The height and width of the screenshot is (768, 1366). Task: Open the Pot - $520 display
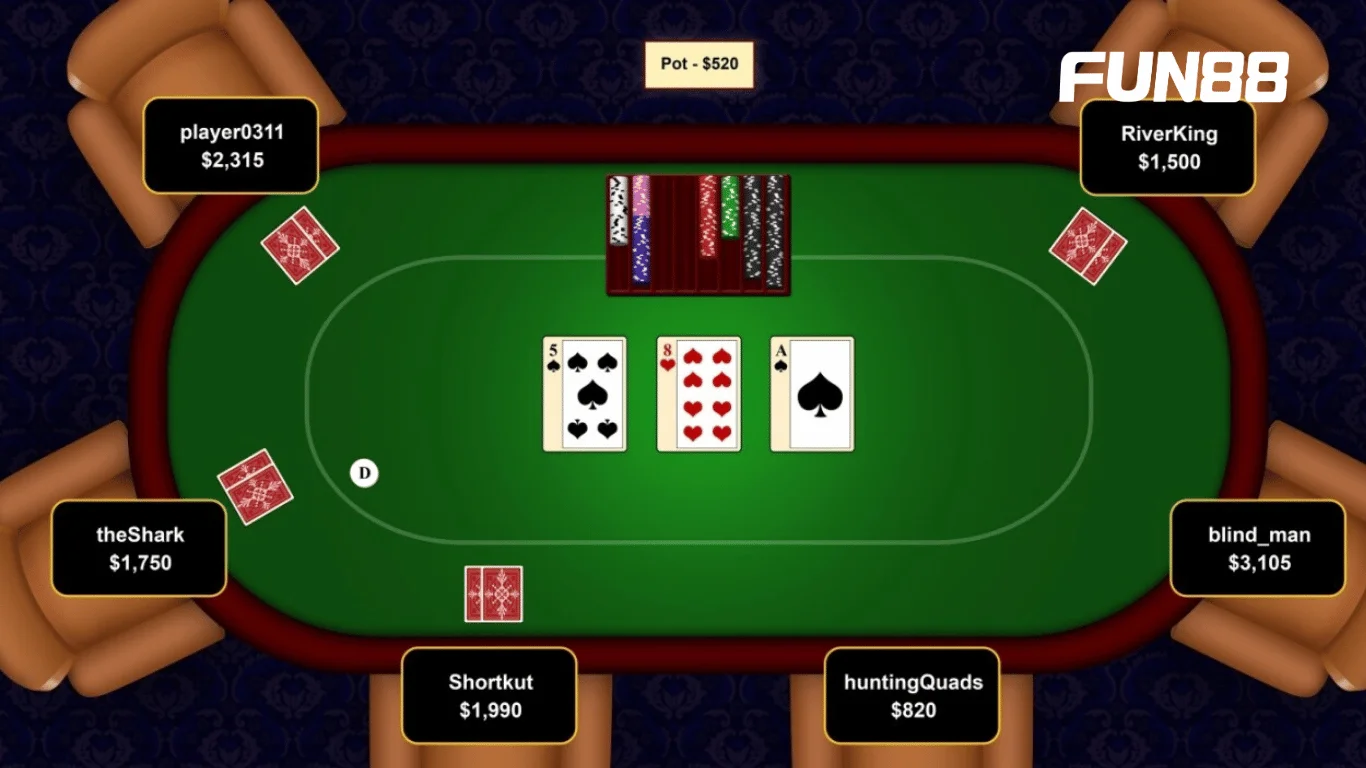(x=700, y=62)
